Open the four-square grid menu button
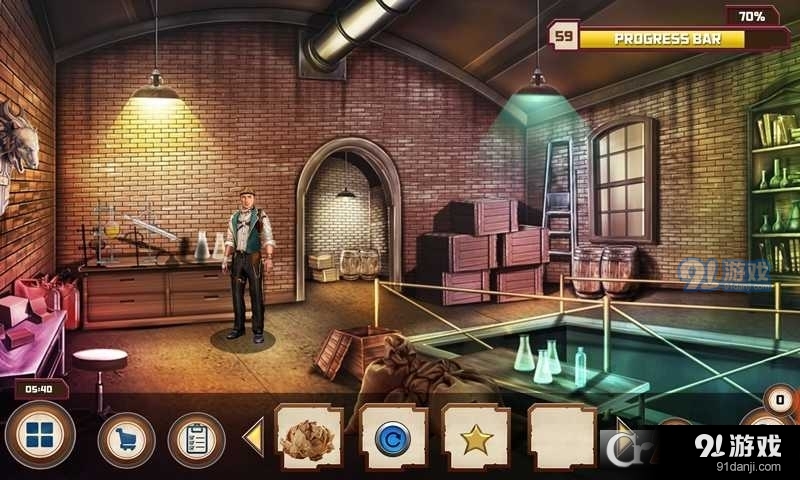The height and width of the screenshot is (480, 800). click(40, 438)
